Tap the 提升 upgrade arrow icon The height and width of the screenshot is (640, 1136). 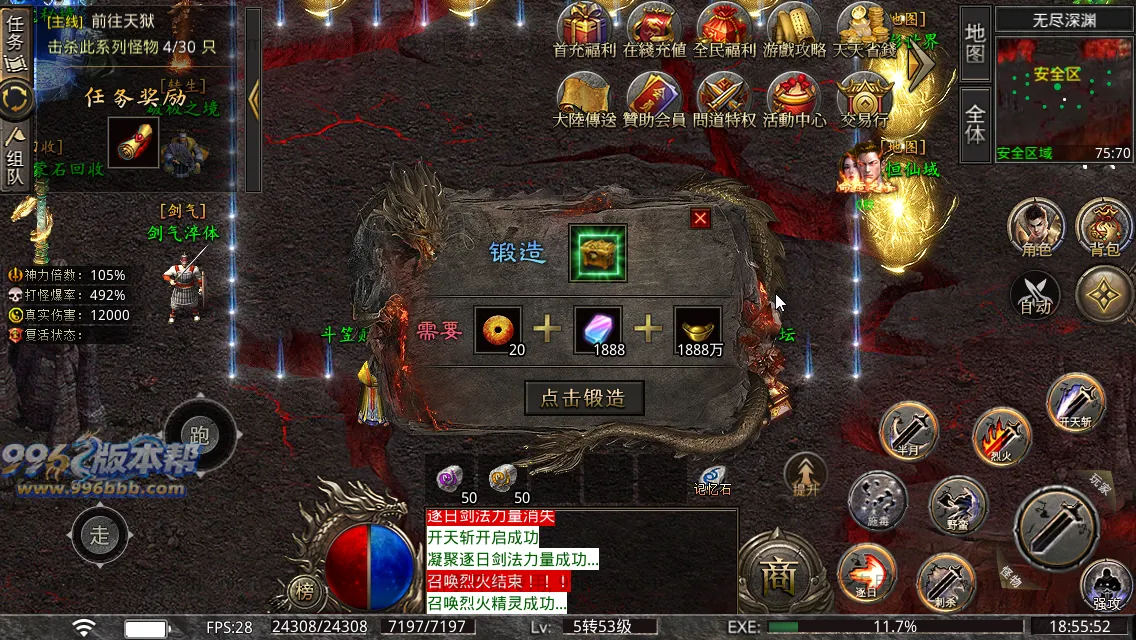pyautogui.click(x=804, y=472)
